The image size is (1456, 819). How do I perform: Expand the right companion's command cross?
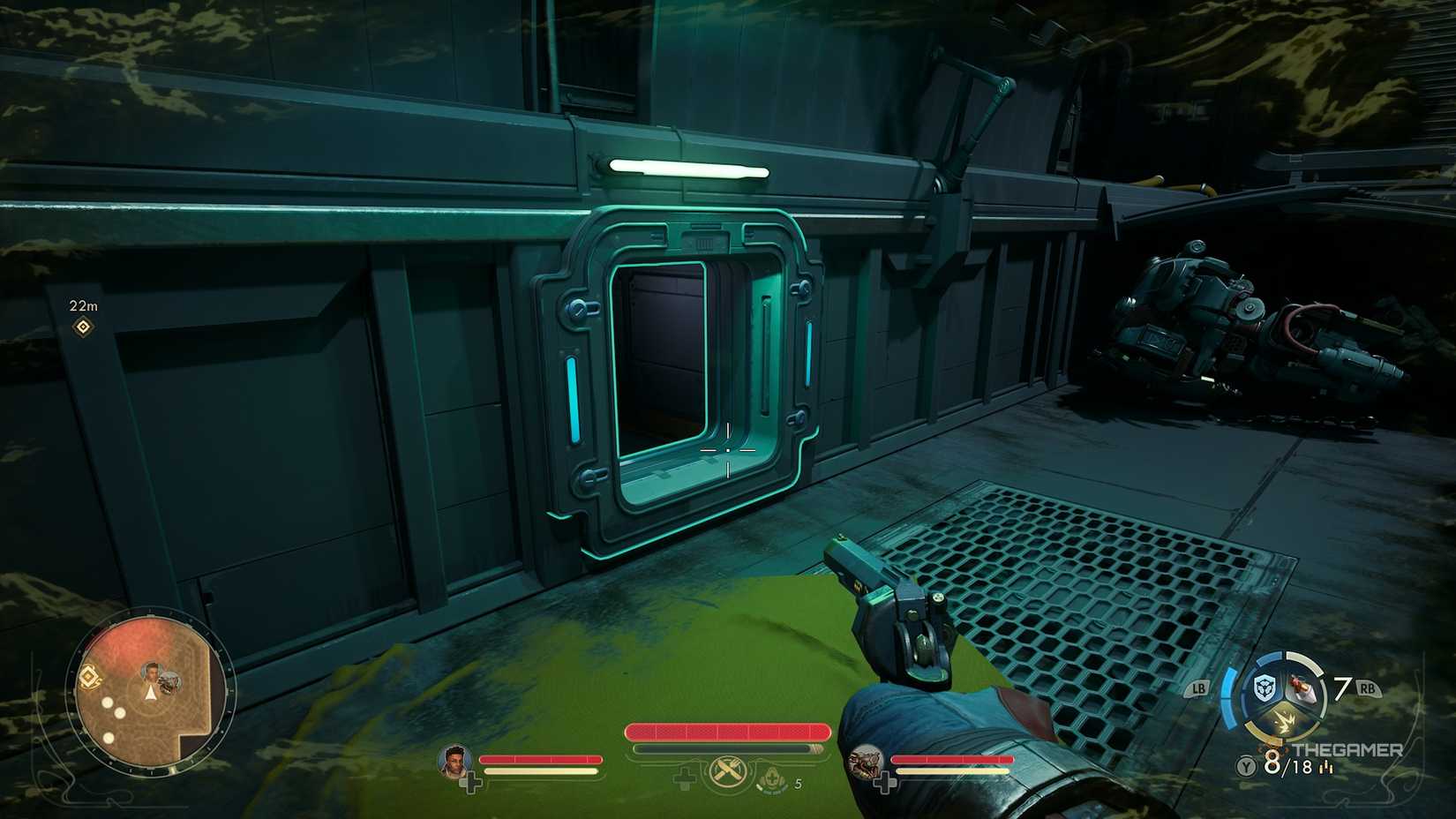[x=885, y=783]
